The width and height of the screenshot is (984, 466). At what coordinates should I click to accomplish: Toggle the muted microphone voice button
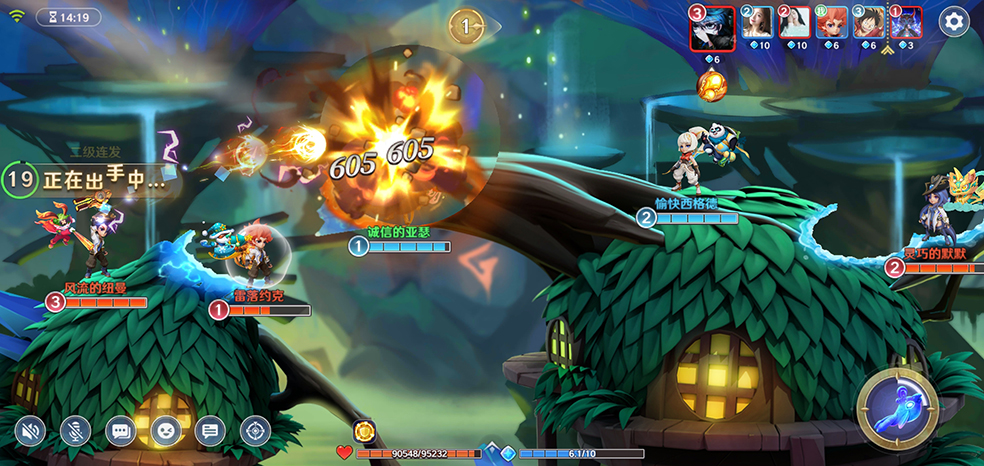click(x=76, y=431)
